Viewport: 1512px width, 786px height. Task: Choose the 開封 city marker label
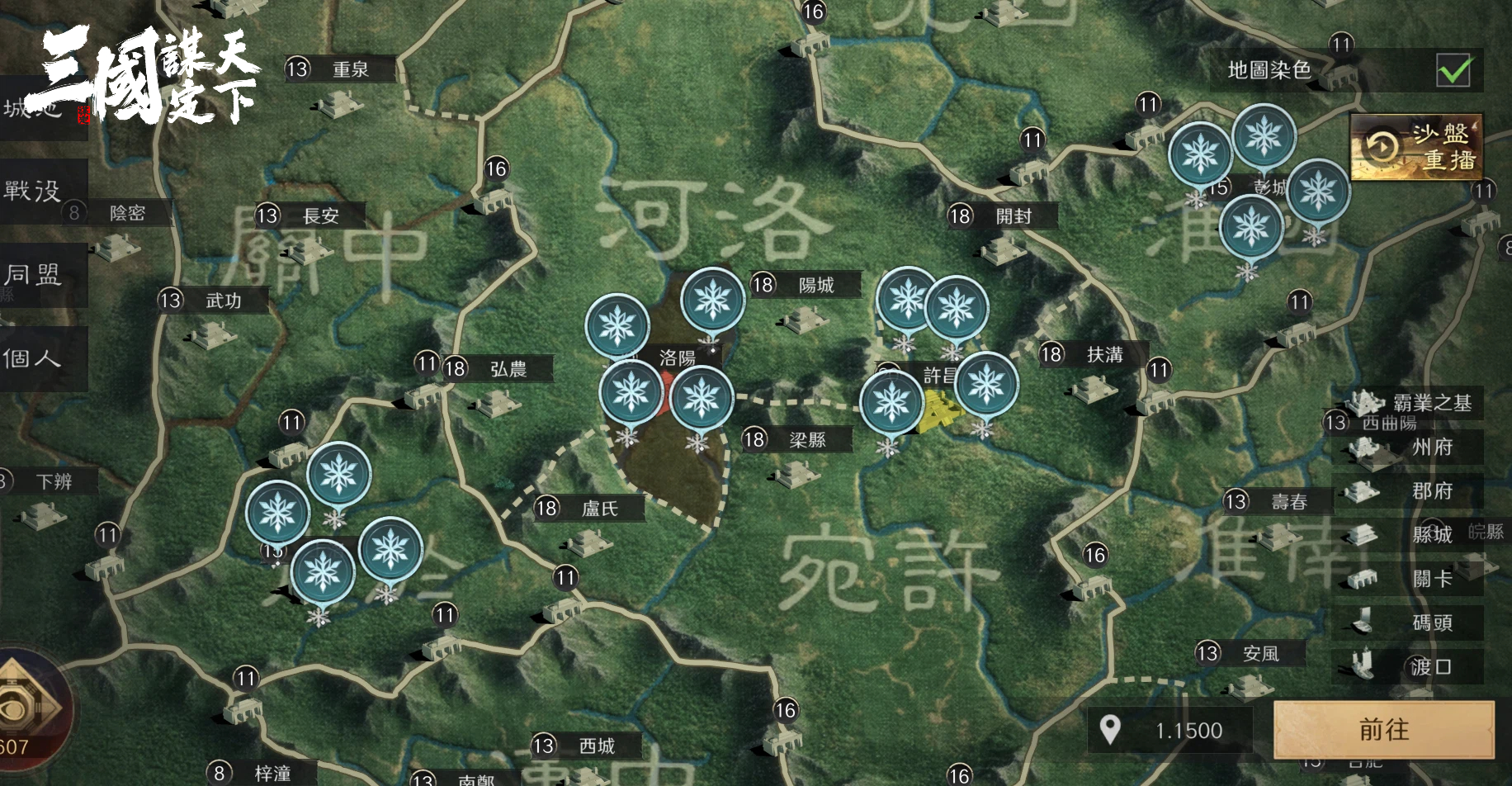pos(1013,216)
